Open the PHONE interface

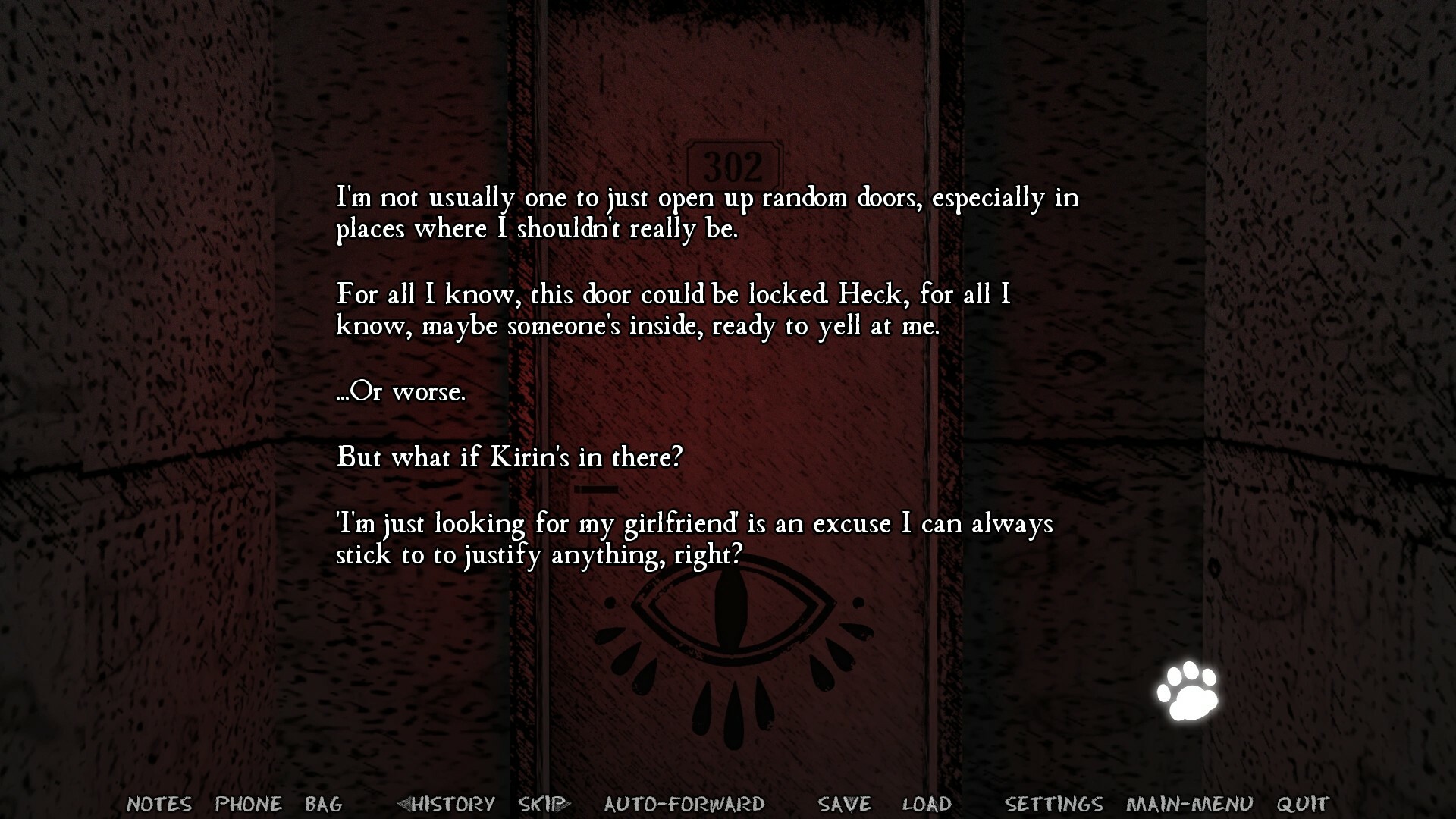coord(248,805)
